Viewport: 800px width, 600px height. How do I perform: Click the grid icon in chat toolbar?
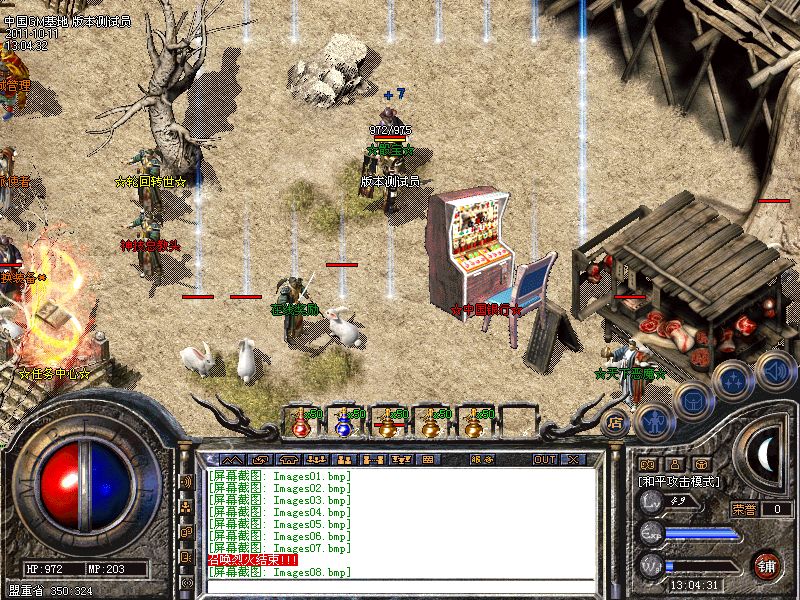pyautogui.click(x=427, y=459)
